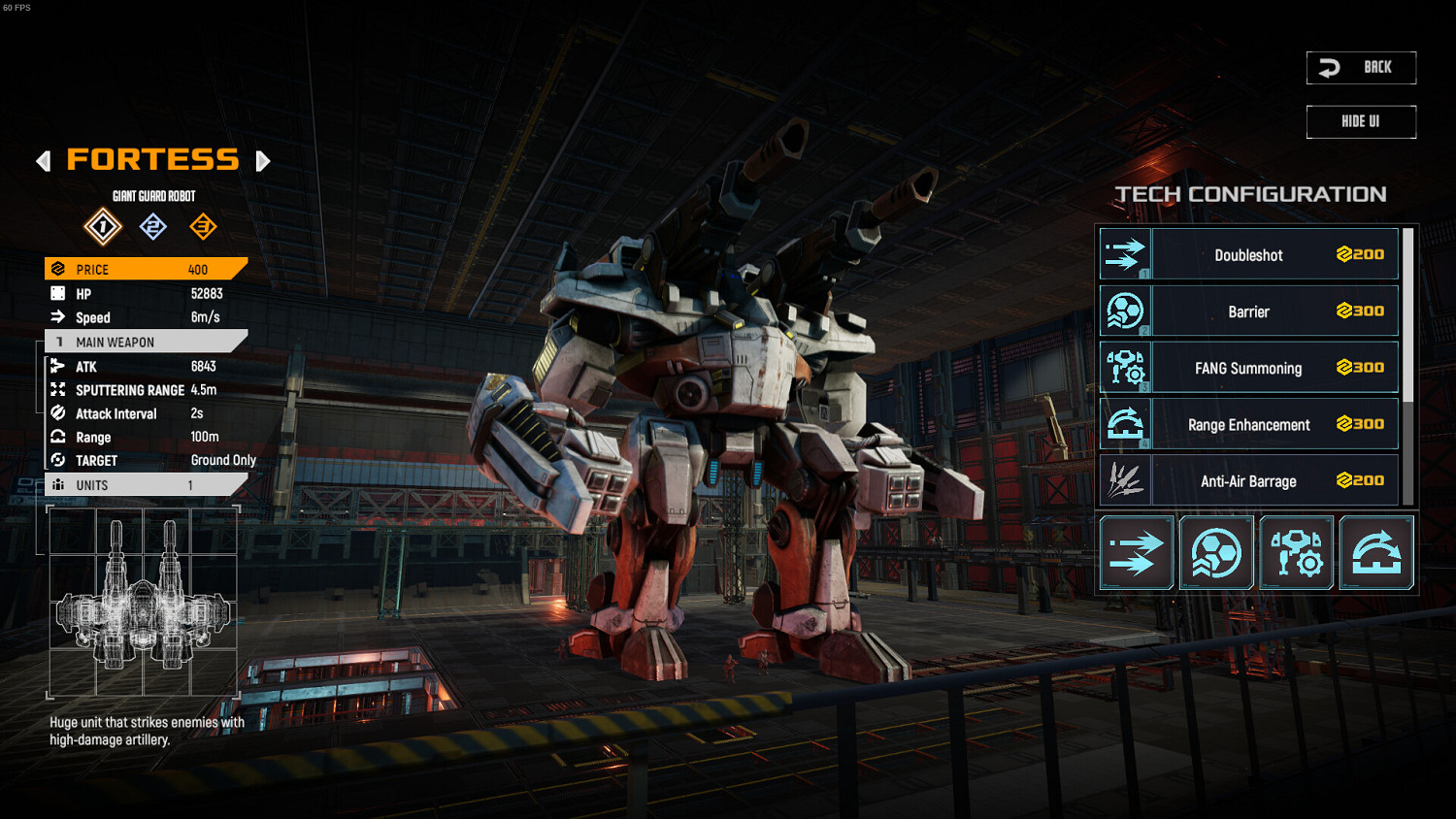This screenshot has width=1456, height=819.
Task: Choose the FANG Summoning tech row
Action: 1249,368
